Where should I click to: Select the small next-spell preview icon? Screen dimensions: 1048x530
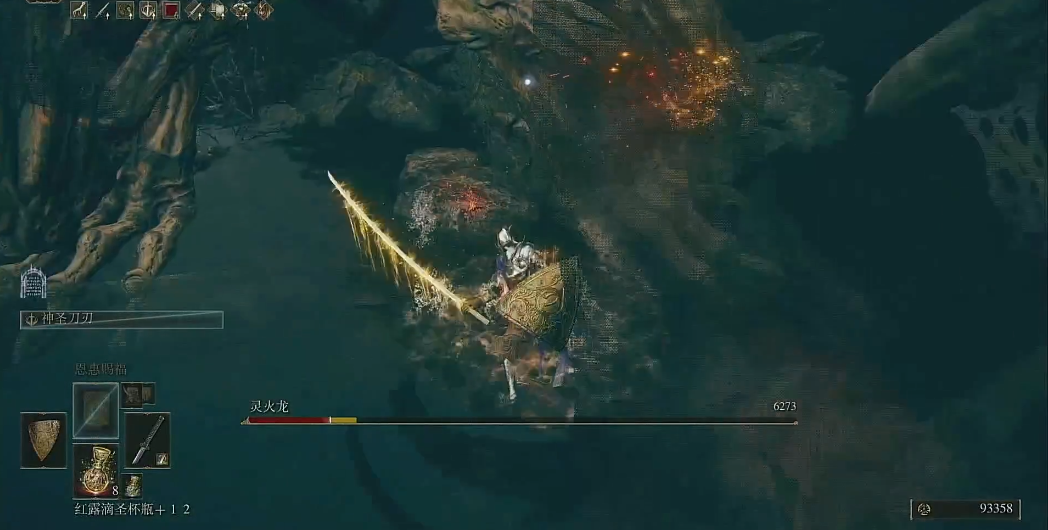(x=133, y=394)
